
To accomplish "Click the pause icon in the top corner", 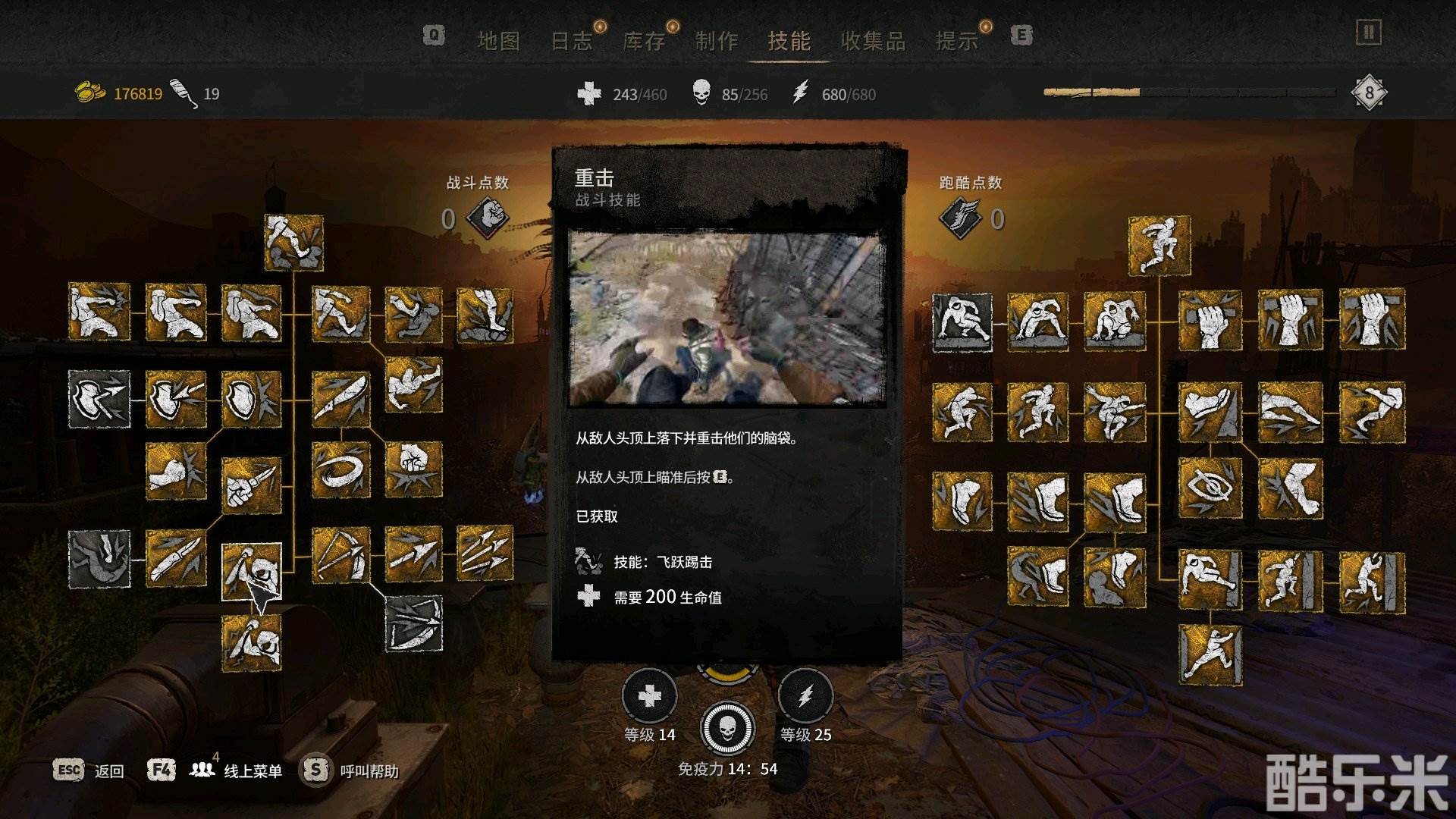I will [1368, 33].
